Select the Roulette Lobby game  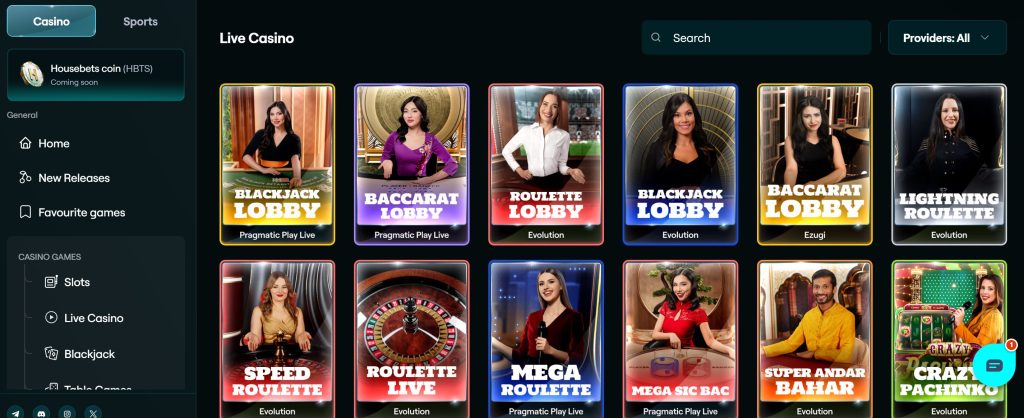point(546,163)
